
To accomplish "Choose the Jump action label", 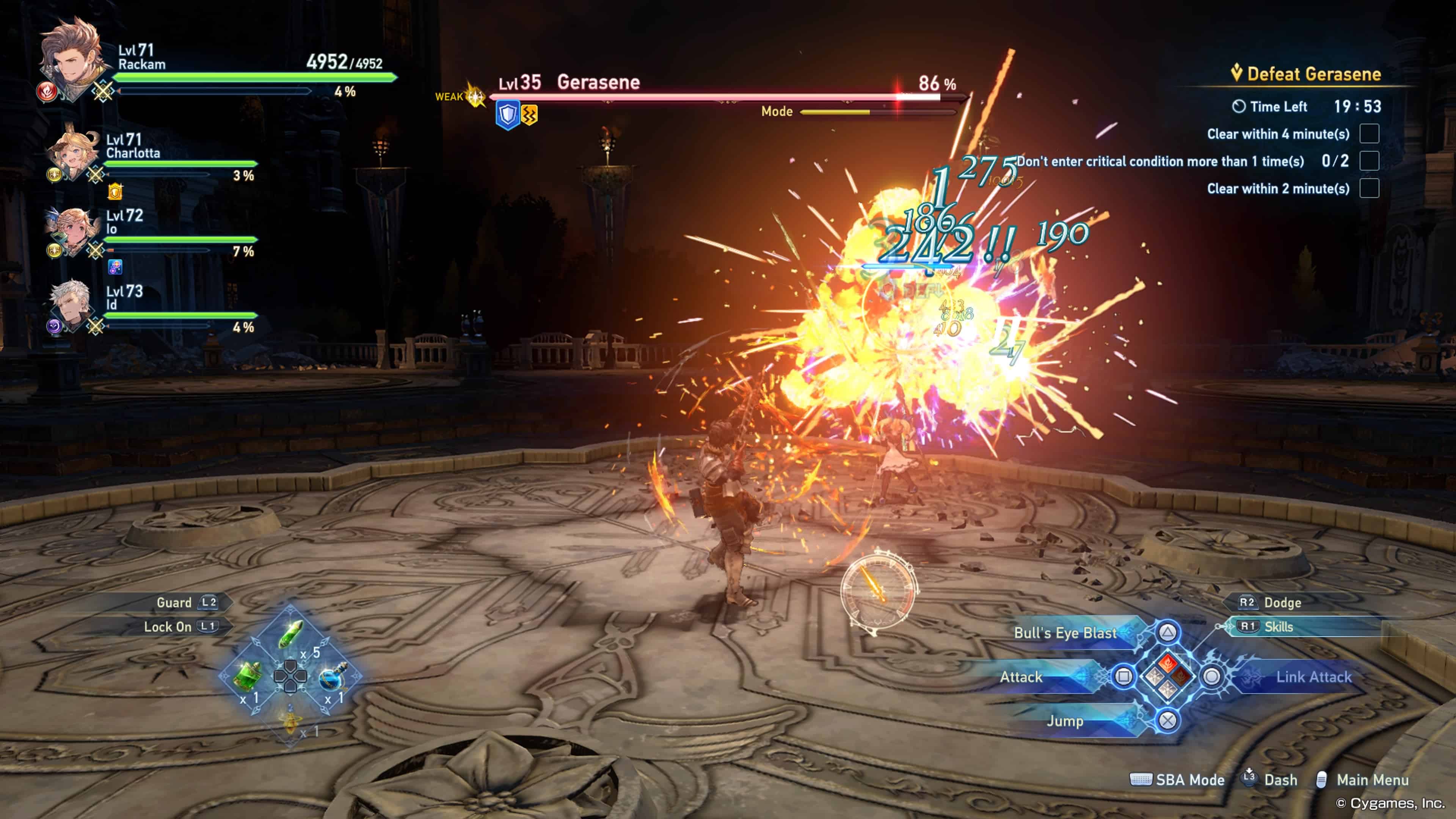I will pos(1065,721).
